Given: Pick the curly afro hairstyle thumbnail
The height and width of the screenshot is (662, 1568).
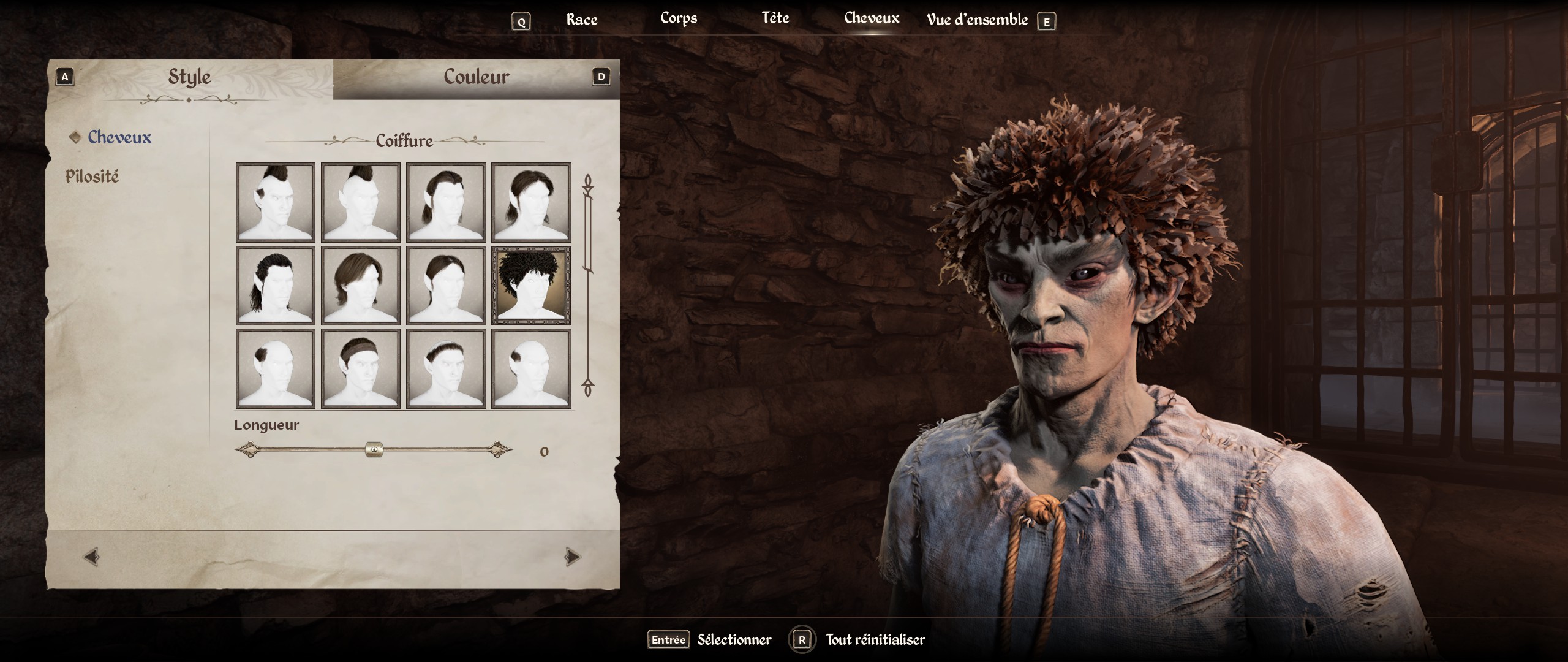Looking at the screenshot, I should 531,286.
